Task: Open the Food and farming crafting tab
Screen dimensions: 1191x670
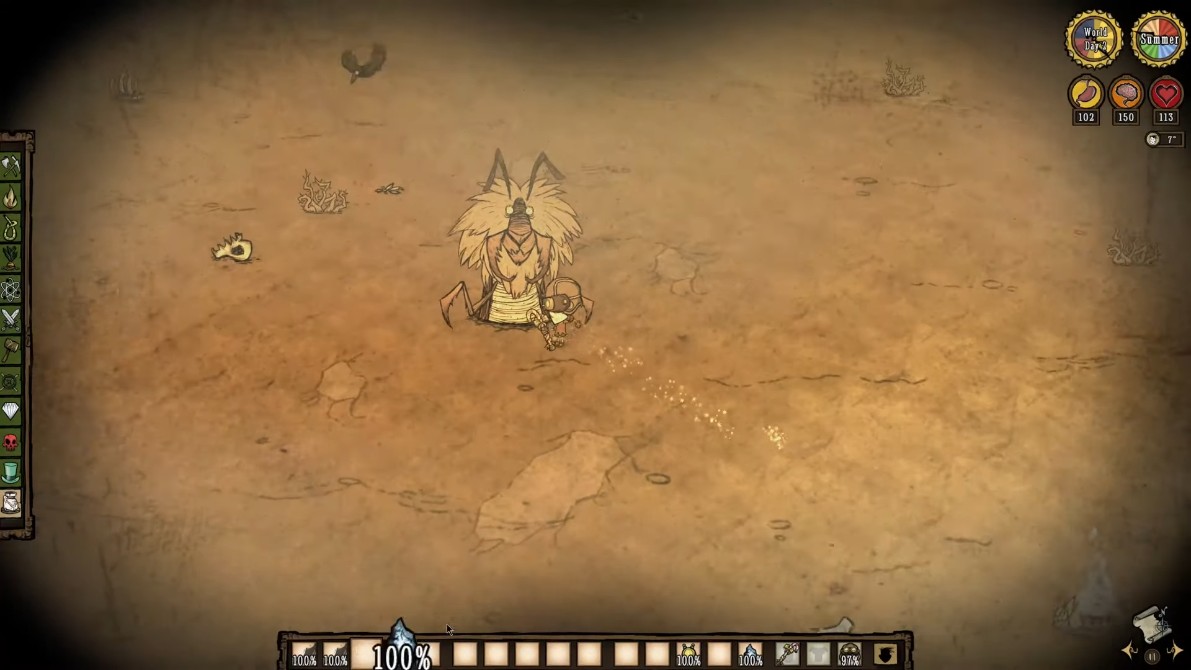Action: click(x=11, y=258)
